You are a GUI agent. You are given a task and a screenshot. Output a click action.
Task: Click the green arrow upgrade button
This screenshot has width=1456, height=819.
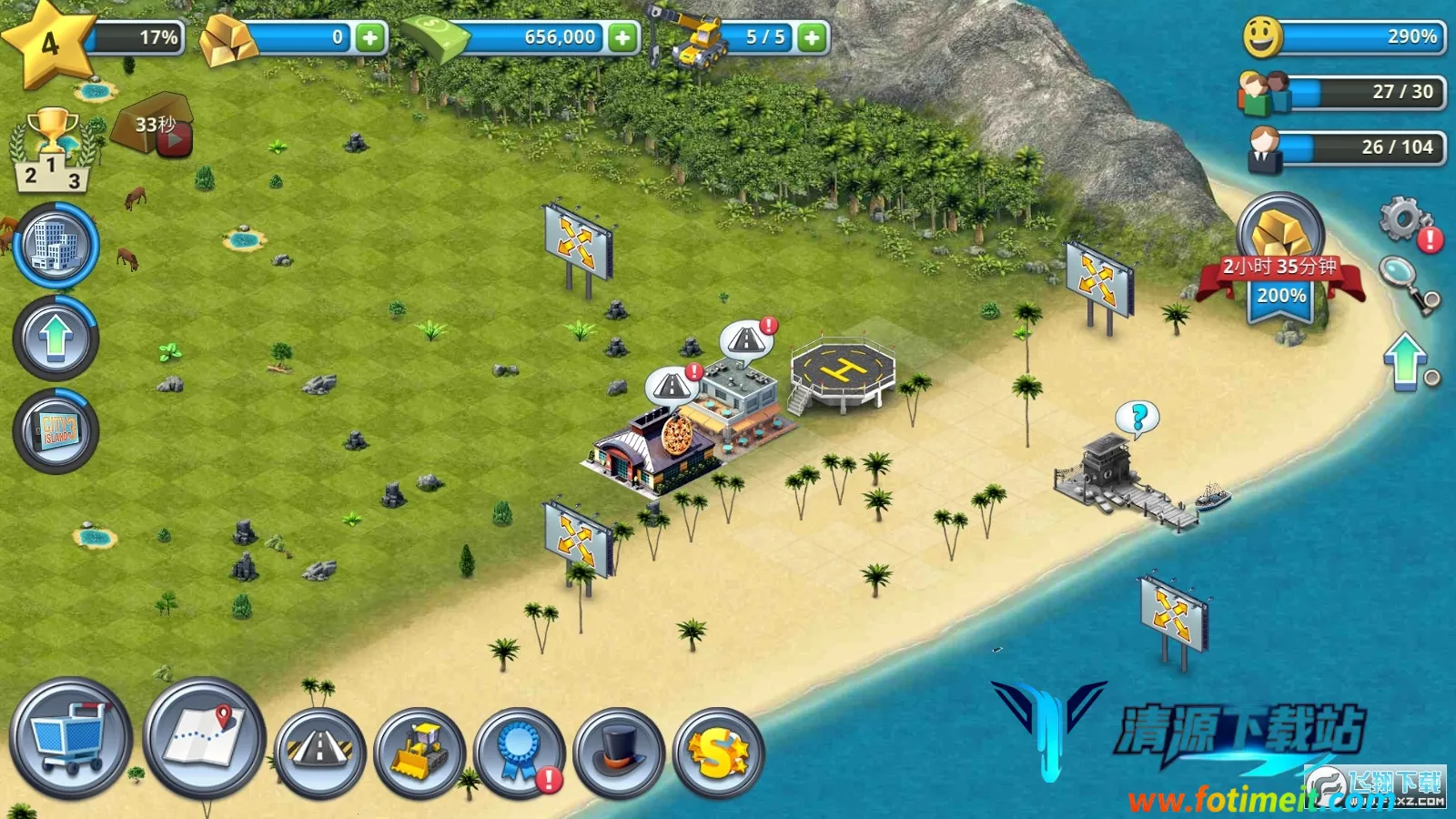[56, 339]
